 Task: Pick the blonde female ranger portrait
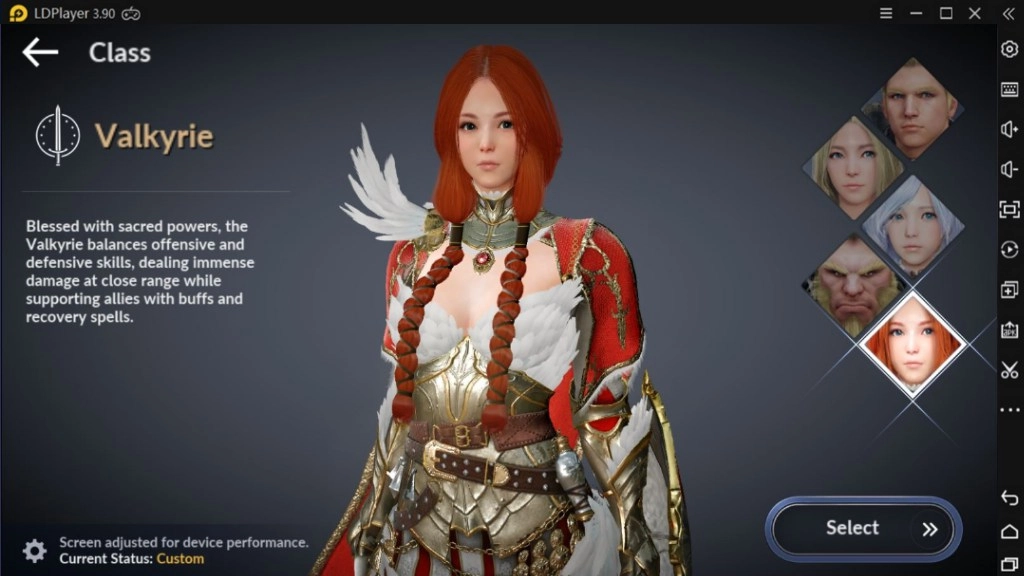click(x=853, y=165)
